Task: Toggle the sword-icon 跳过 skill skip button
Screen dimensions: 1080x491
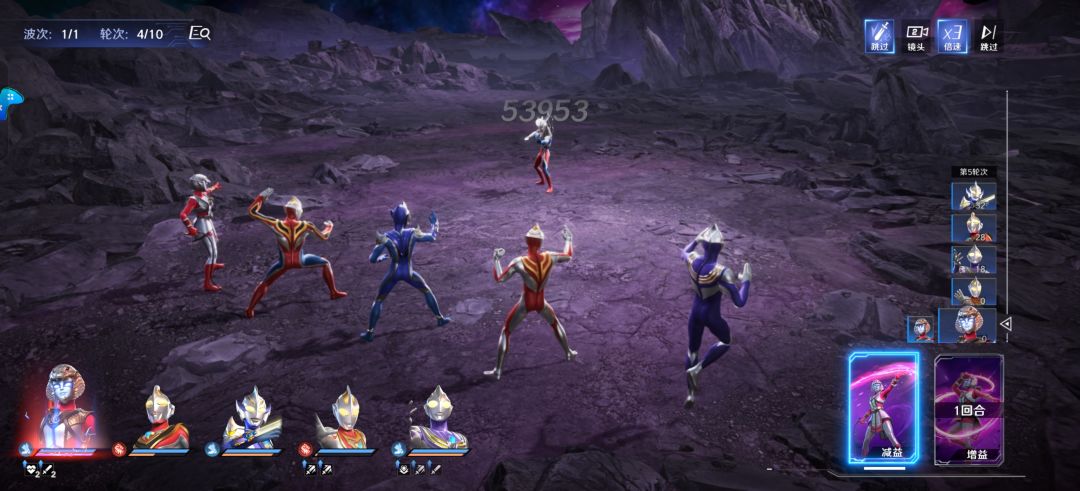Action: point(880,36)
